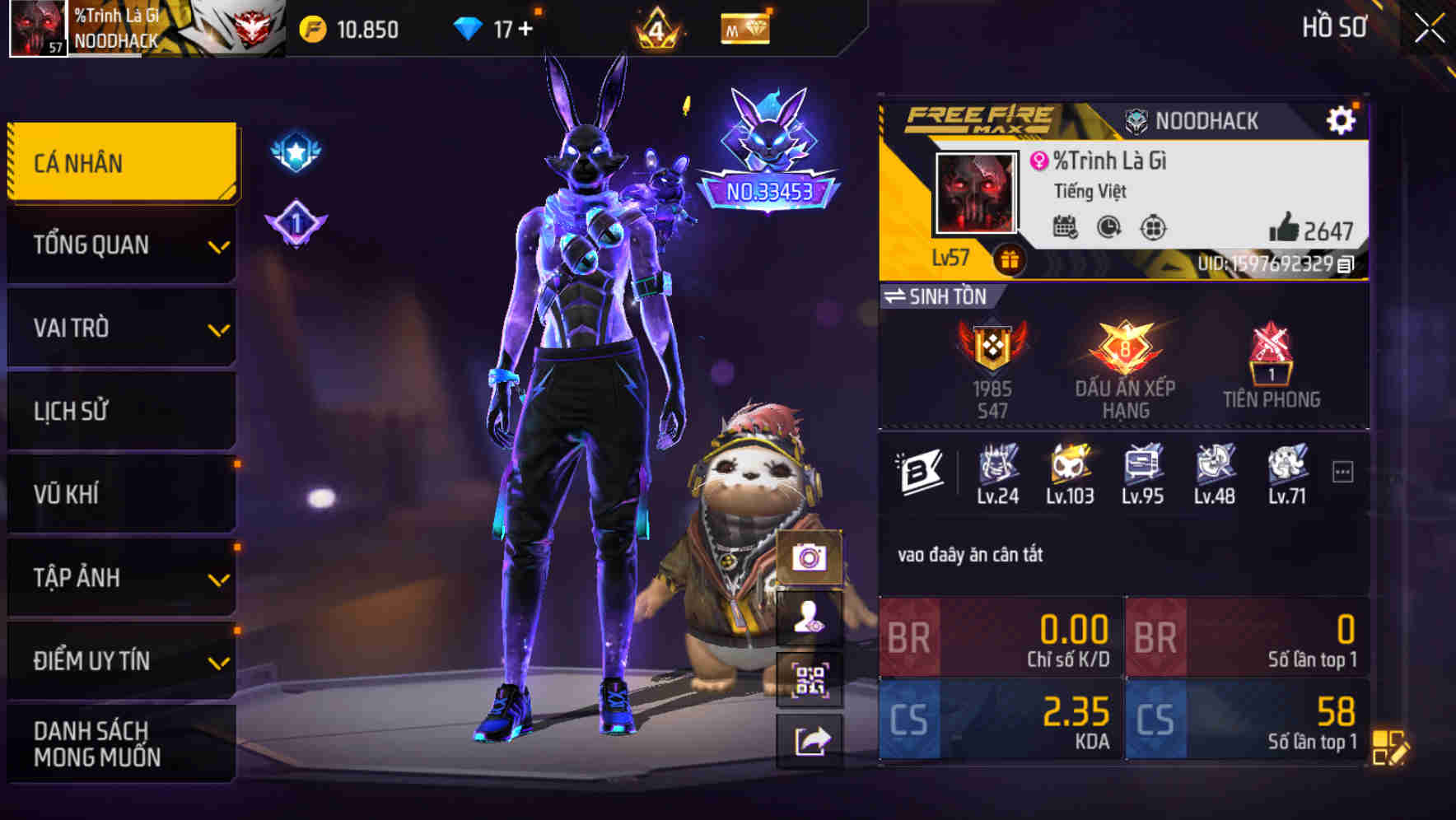Screen dimensions: 1456x820
Task: Open profile settings via the gear icon
Action: (1342, 119)
